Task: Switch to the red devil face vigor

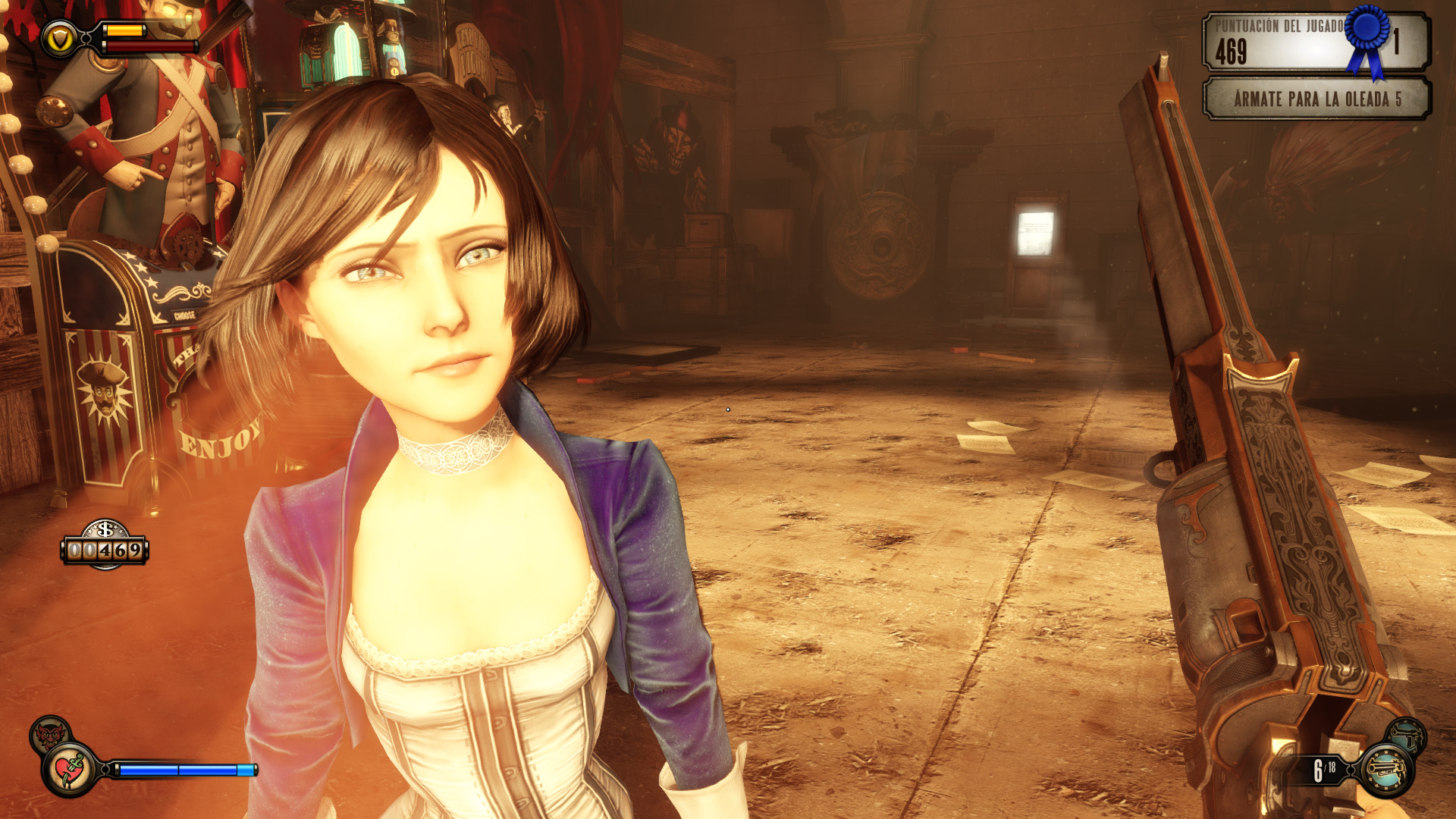Action: pyautogui.click(x=49, y=734)
